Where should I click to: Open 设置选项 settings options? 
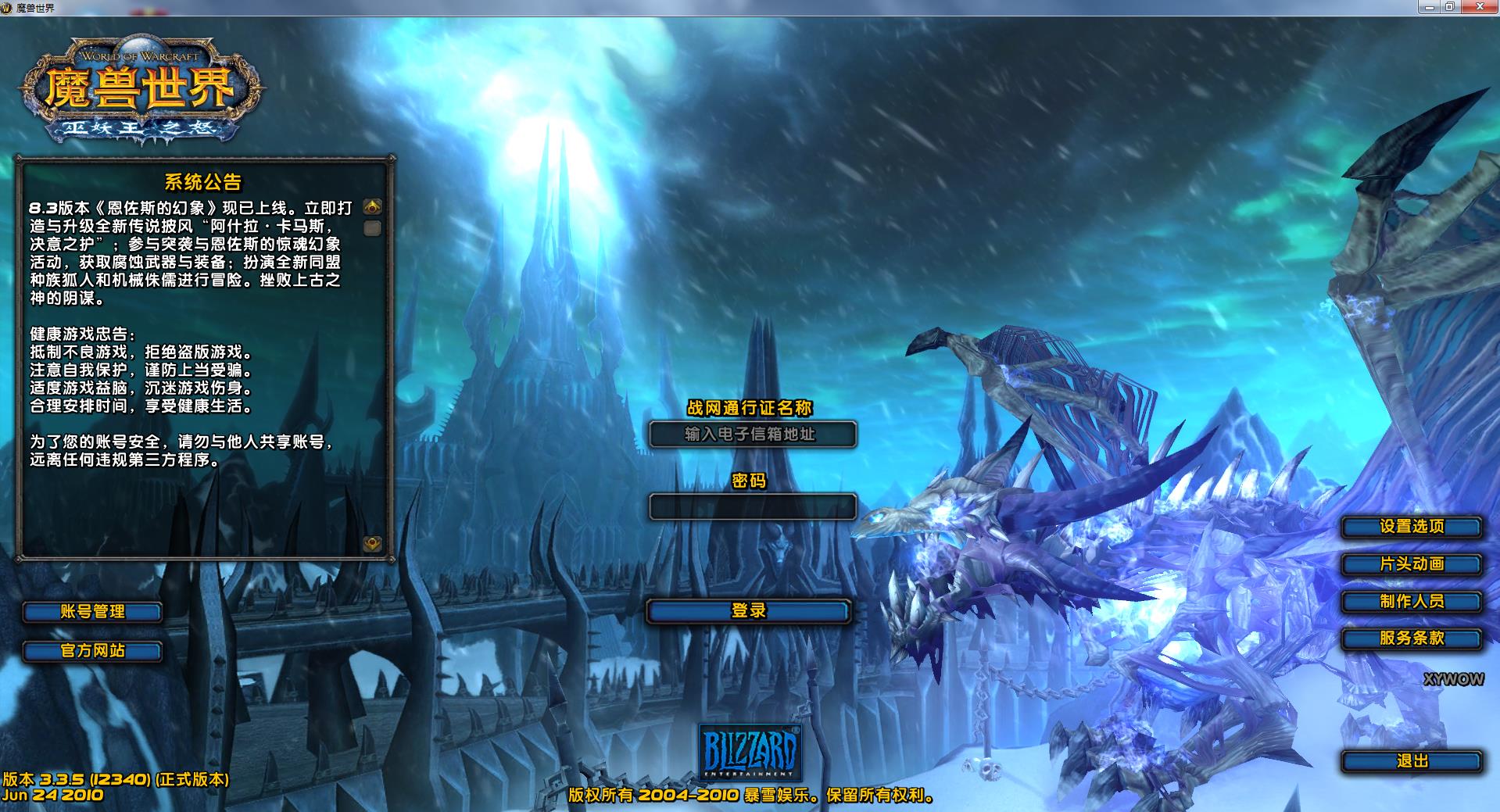(1411, 527)
